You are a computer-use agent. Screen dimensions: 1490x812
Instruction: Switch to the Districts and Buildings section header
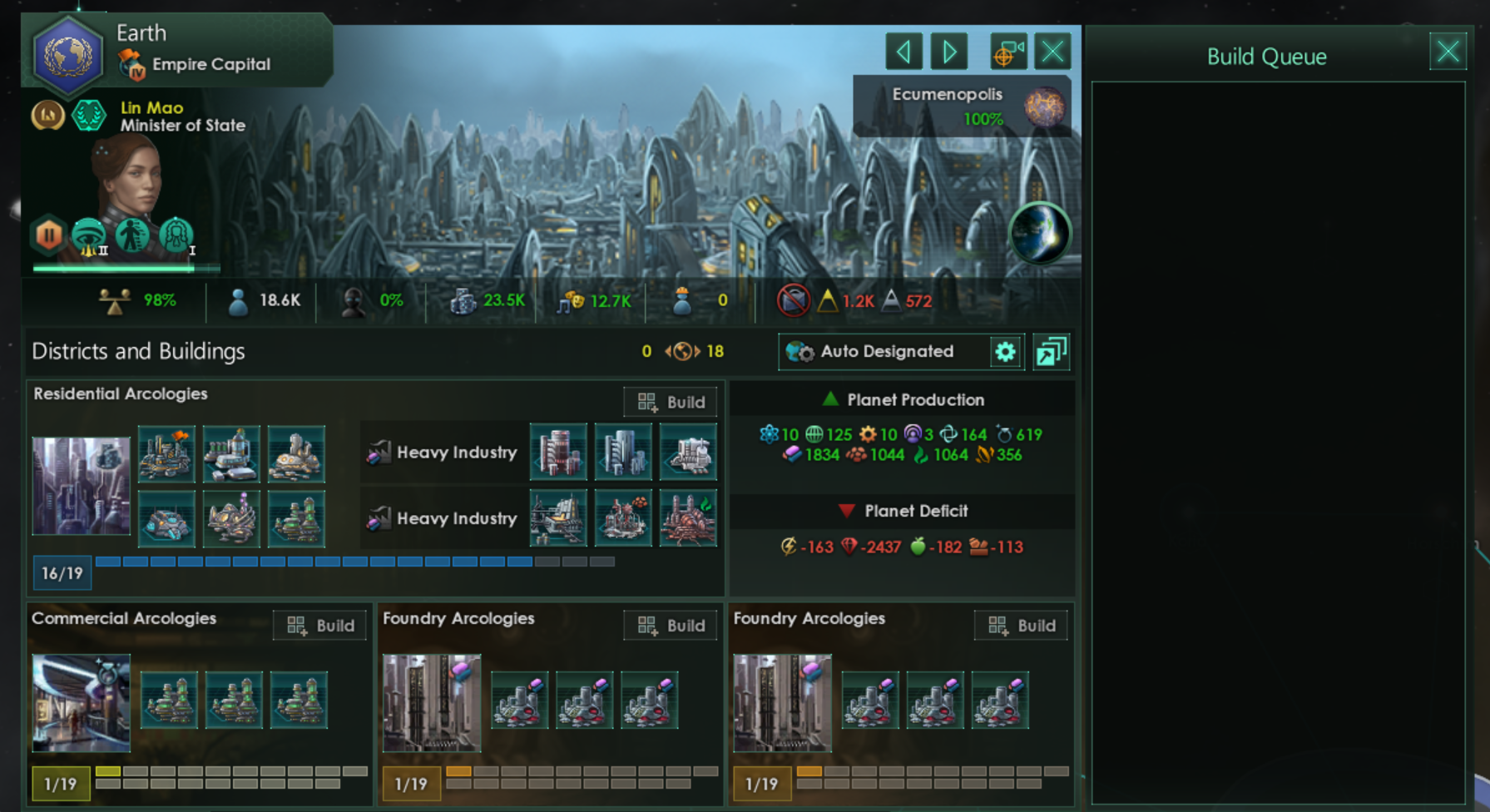(x=137, y=351)
